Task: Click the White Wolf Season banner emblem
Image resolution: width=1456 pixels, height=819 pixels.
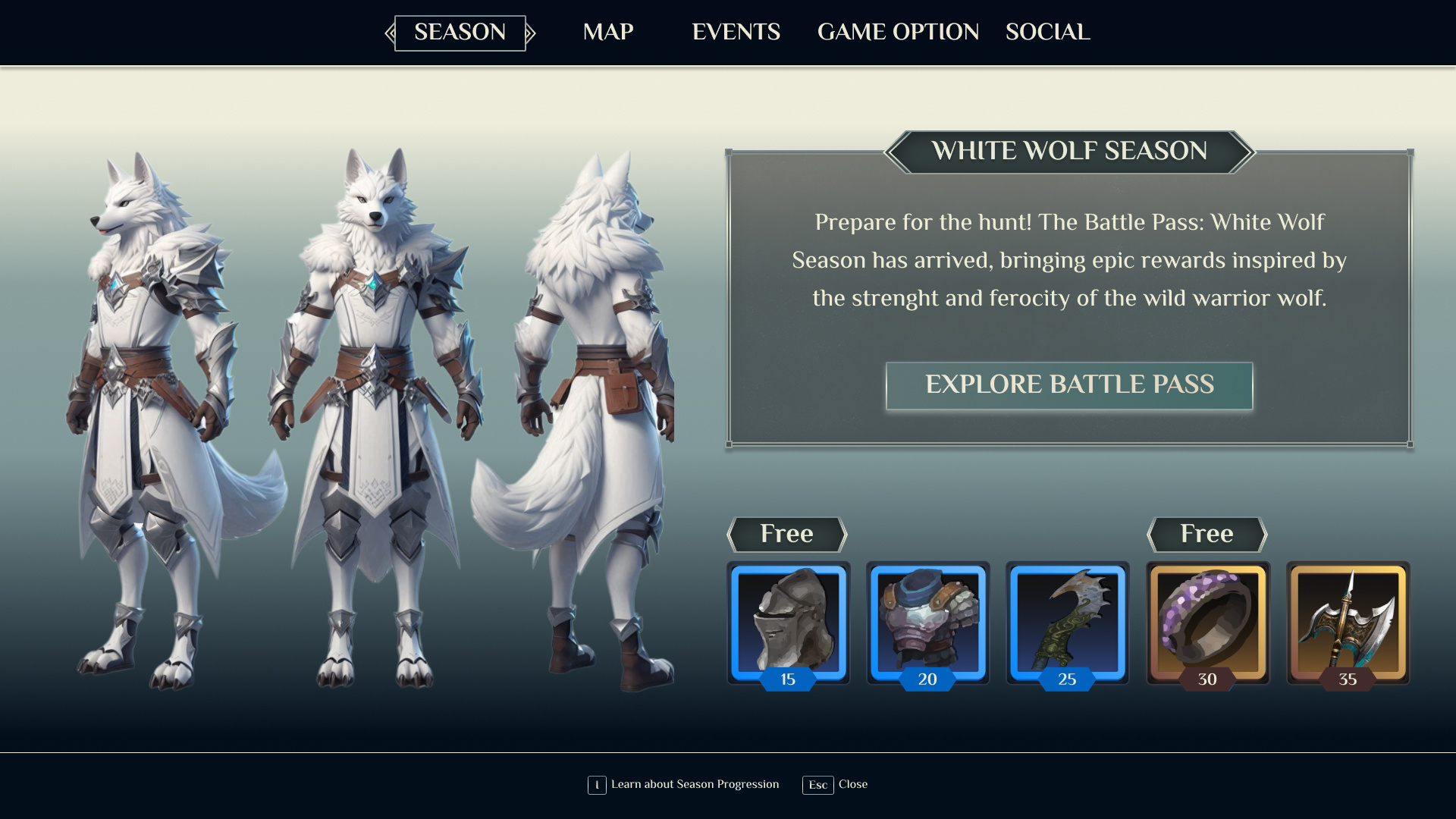Action: point(1069,152)
